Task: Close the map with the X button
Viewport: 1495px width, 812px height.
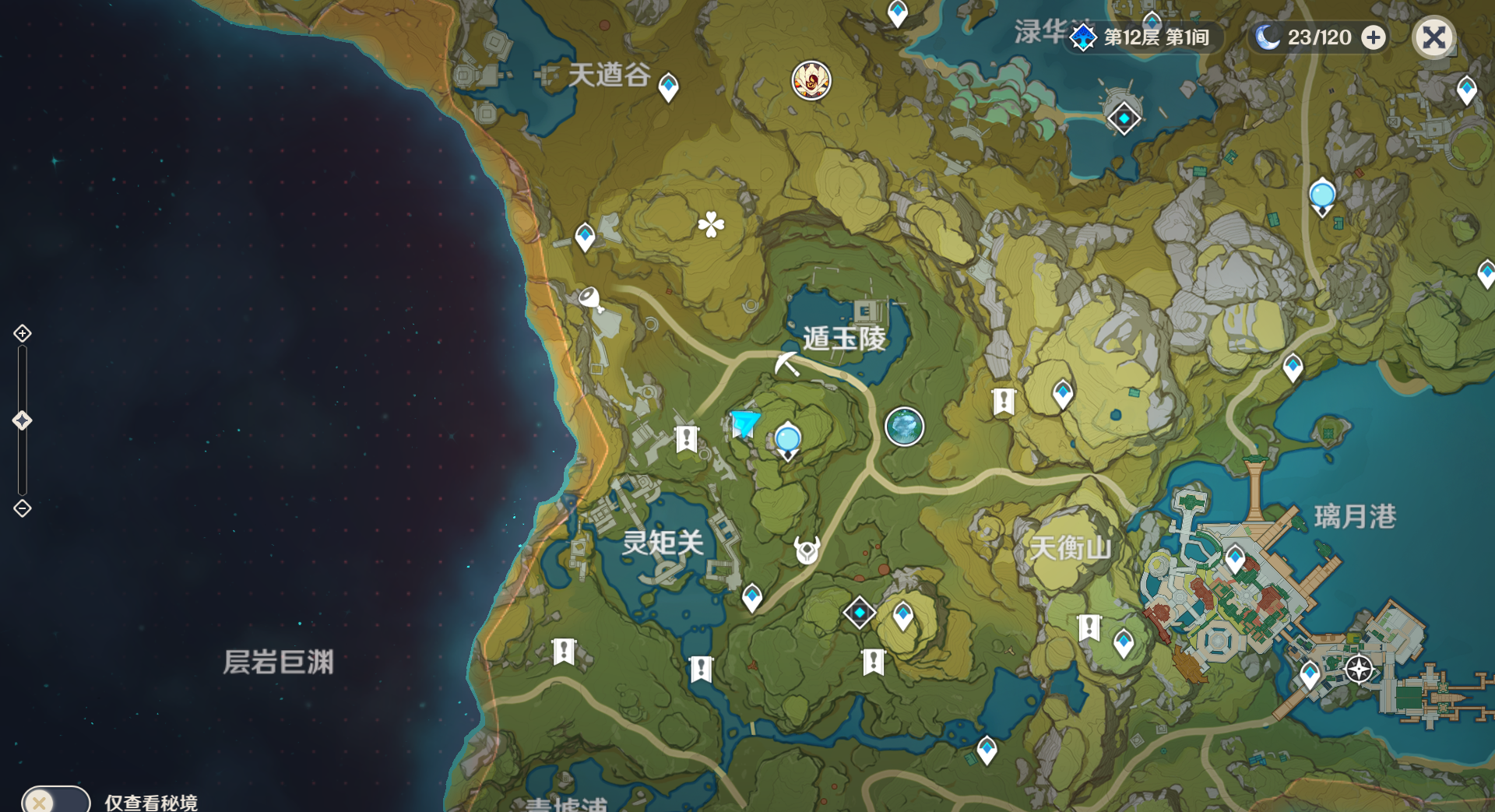Action: 1433,37
